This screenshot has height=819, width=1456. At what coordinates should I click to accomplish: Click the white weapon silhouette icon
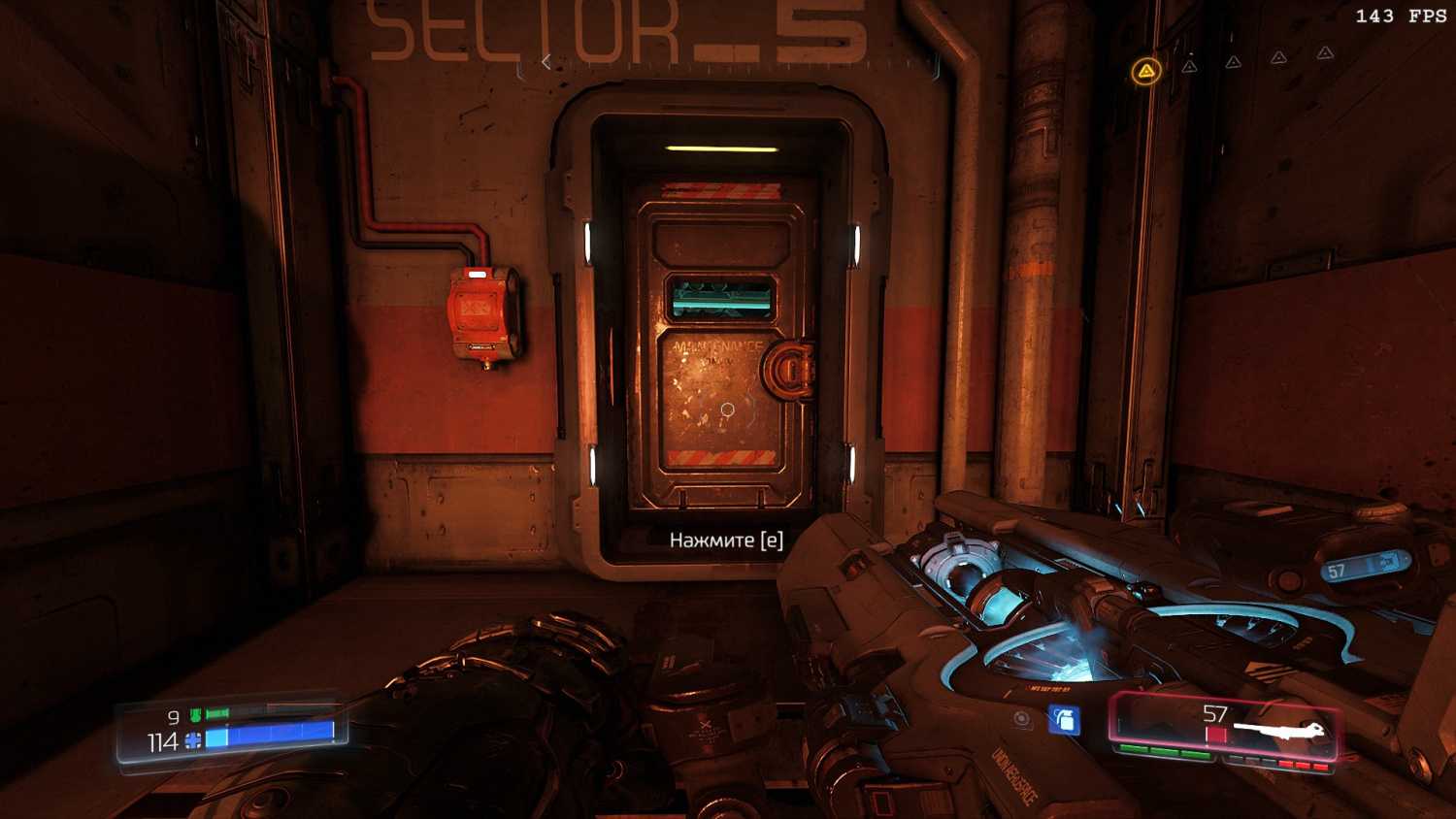pos(1279,729)
